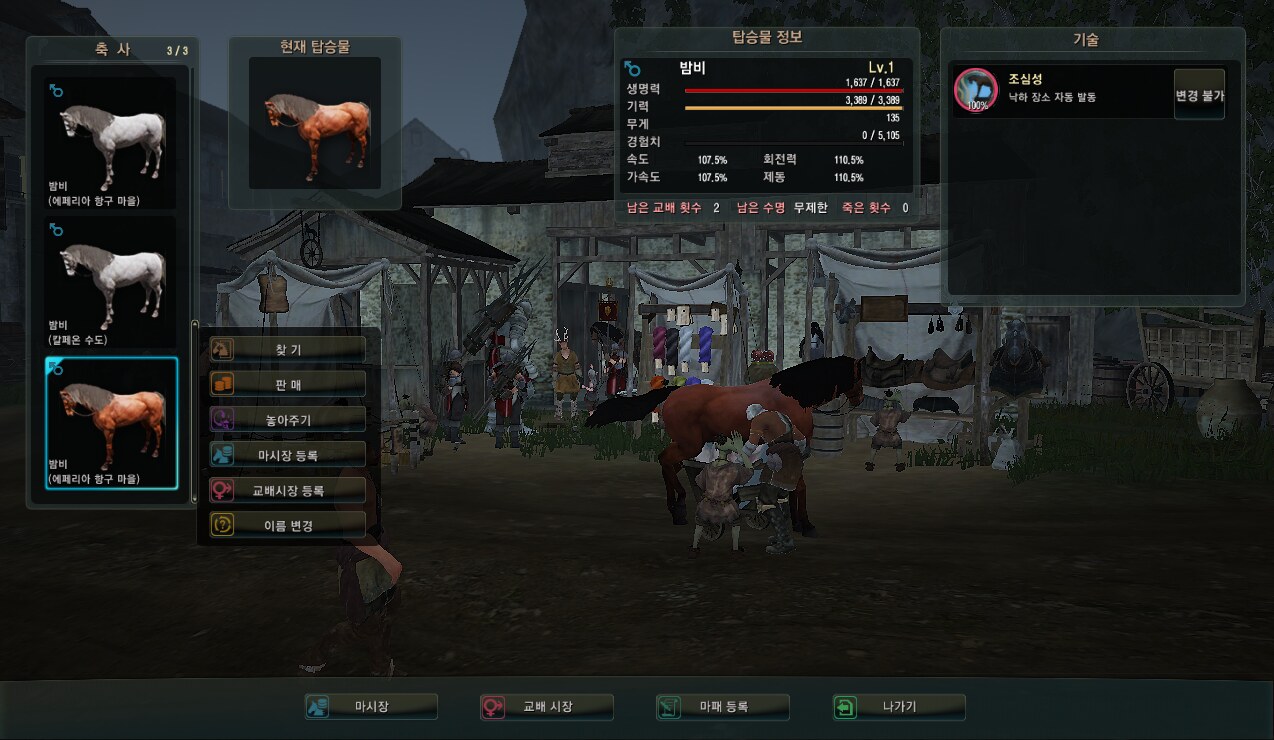Exit the stable with 나가기
The height and width of the screenshot is (740, 1274).
pyautogui.click(x=899, y=707)
